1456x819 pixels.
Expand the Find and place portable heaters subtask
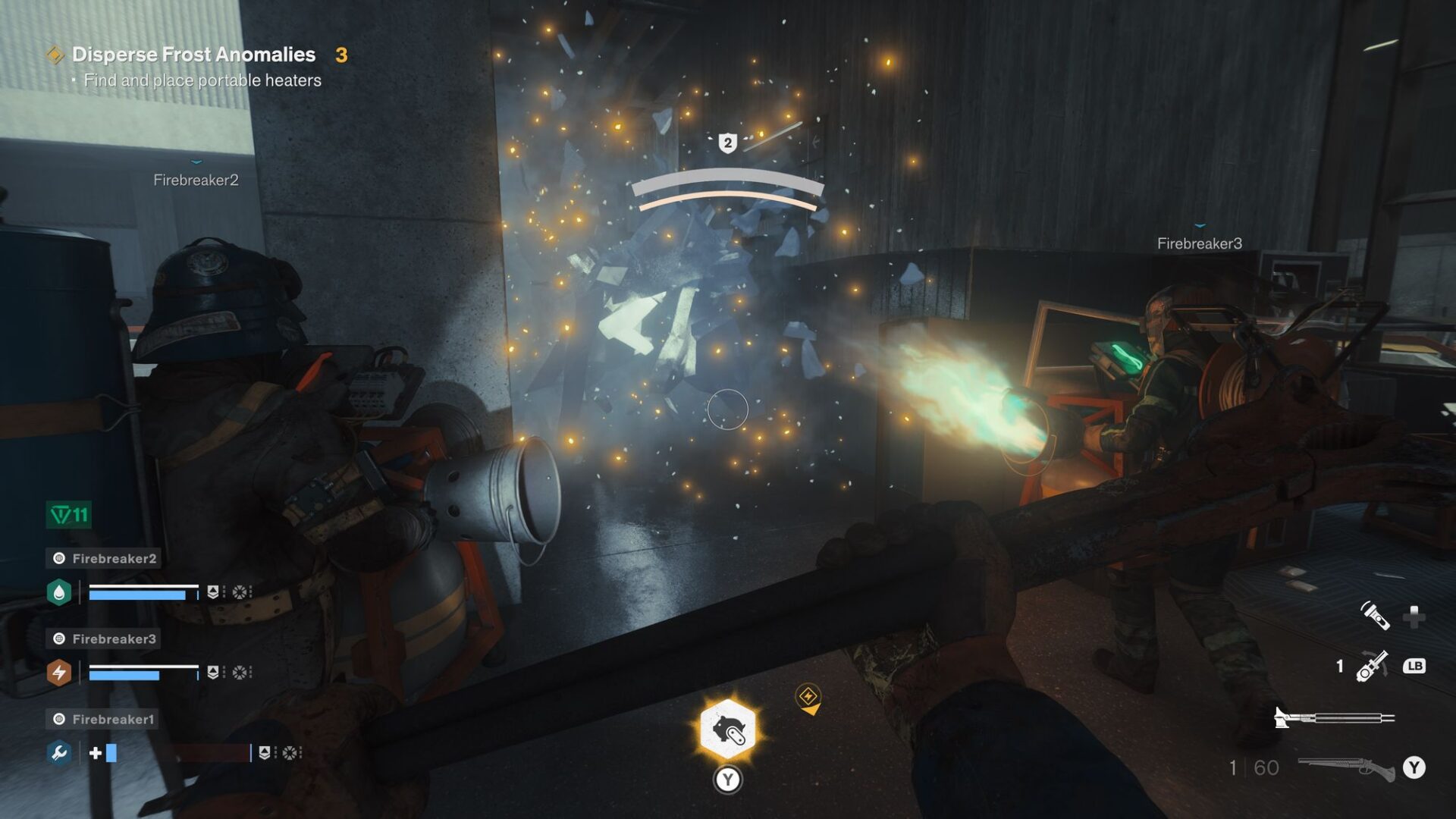pos(202,79)
